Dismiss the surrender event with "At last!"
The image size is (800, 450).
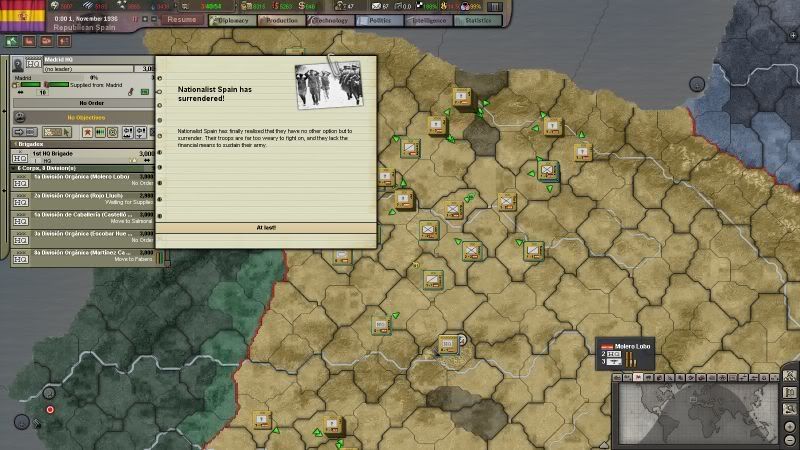(266, 227)
